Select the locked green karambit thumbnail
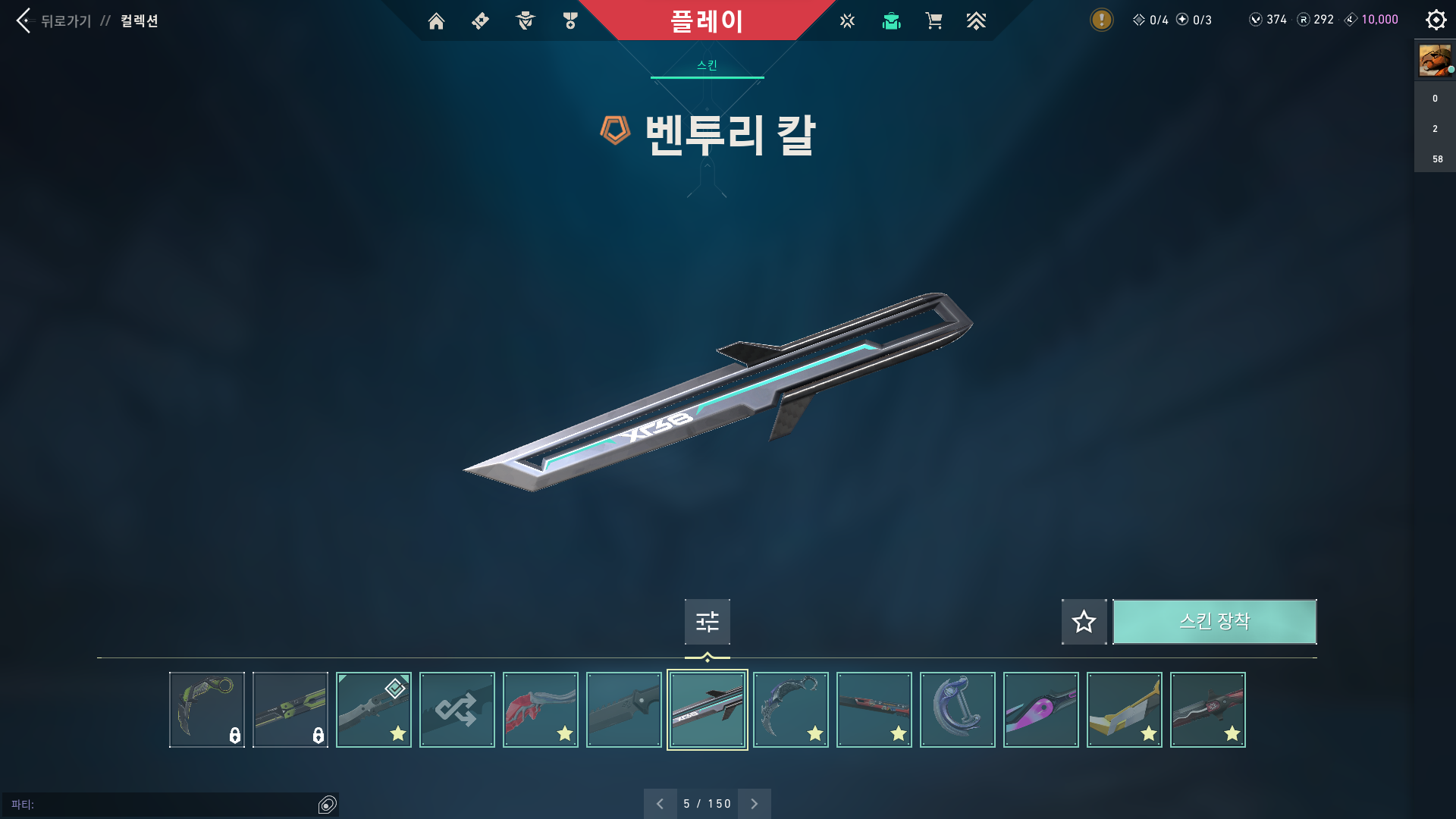1456x819 pixels. tap(206, 710)
